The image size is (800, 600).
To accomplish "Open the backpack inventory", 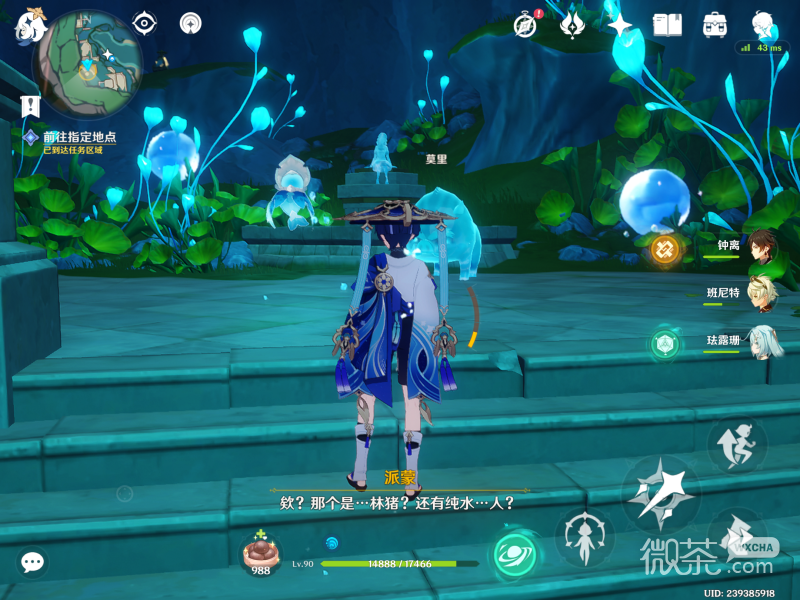I will [715, 24].
